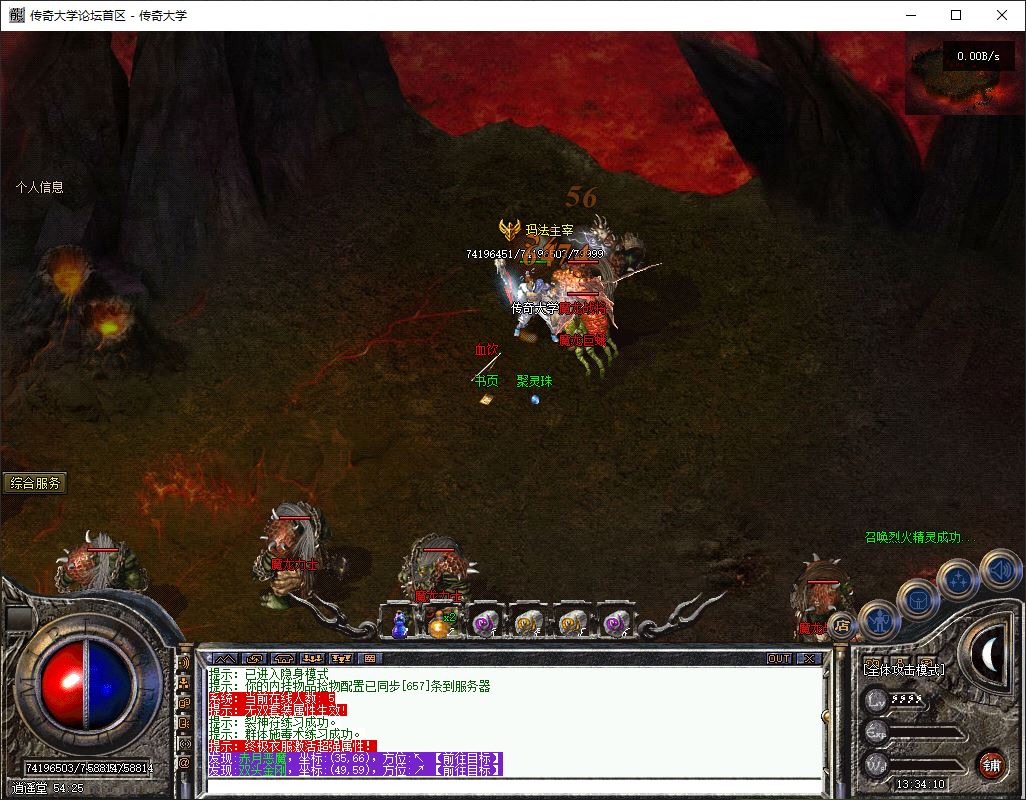Open the 店 shop button

(842, 626)
